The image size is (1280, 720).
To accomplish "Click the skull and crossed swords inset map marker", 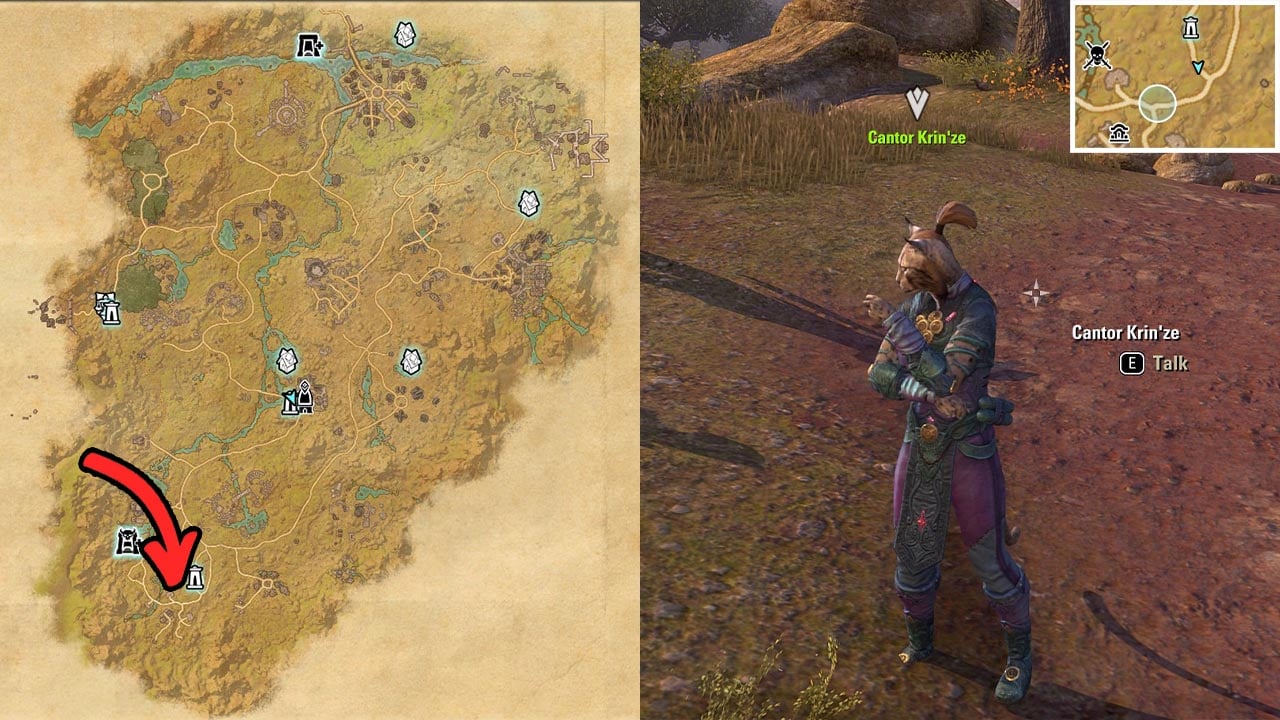I will coord(1098,56).
